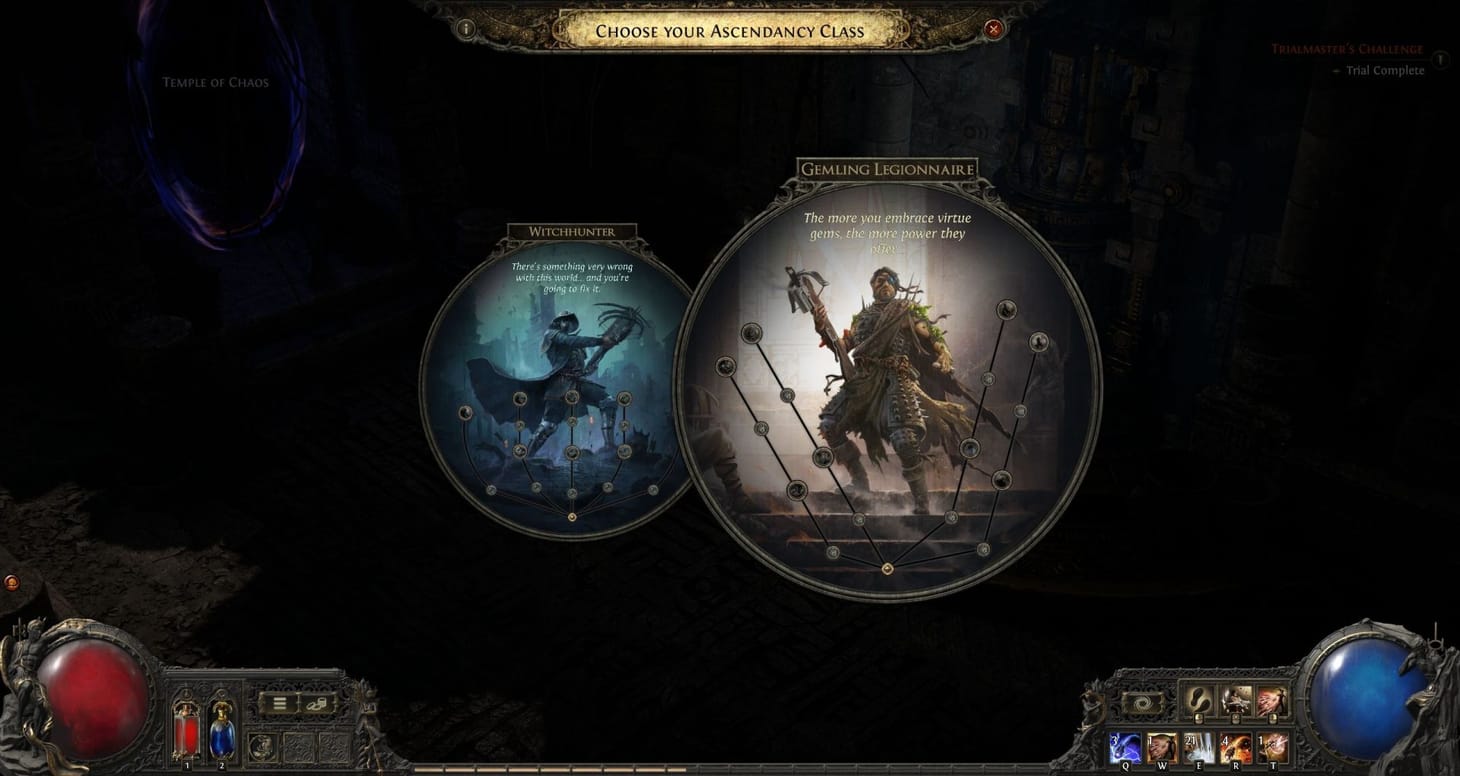Trigger the white shards skill on E

tap(1199, 745)
